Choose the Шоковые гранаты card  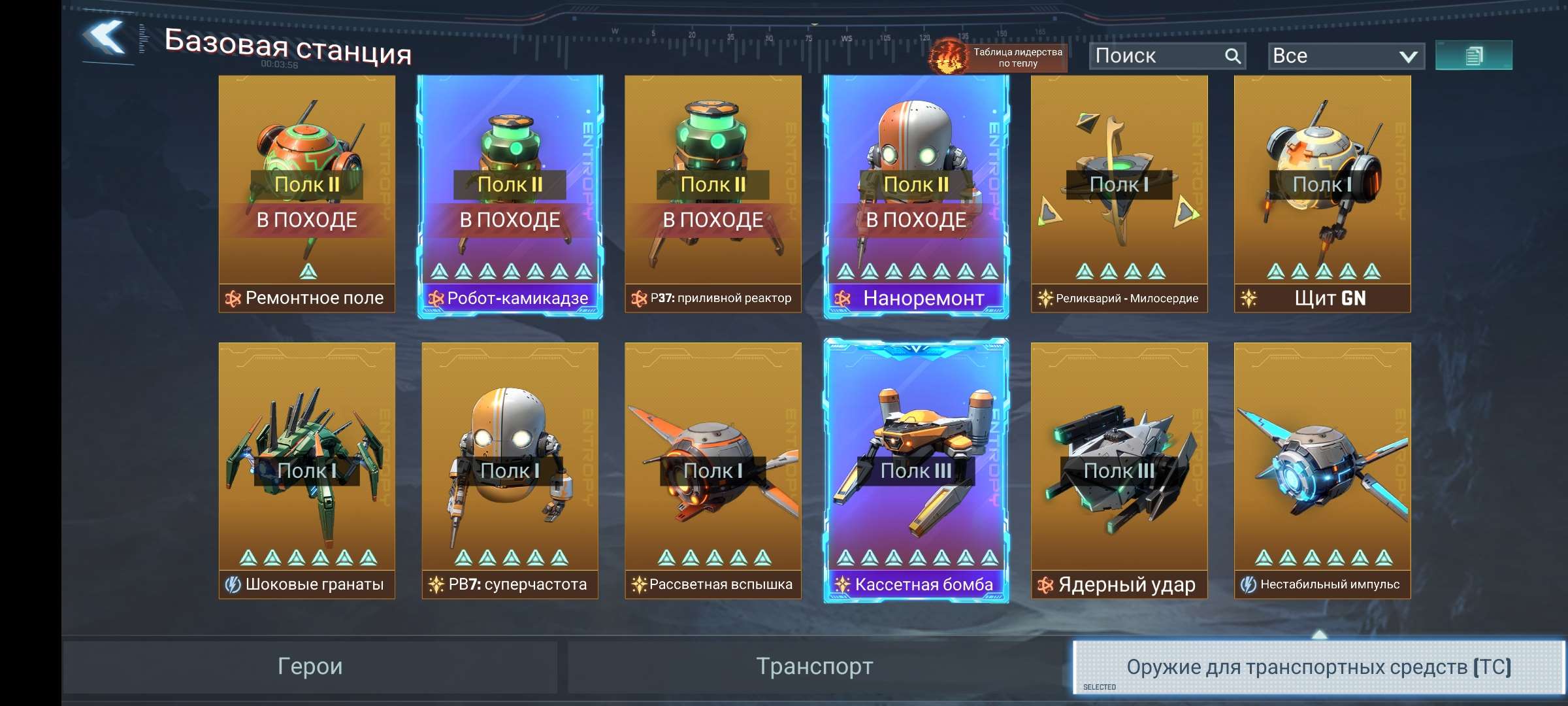pyautogui.click(x=307, y=471)
